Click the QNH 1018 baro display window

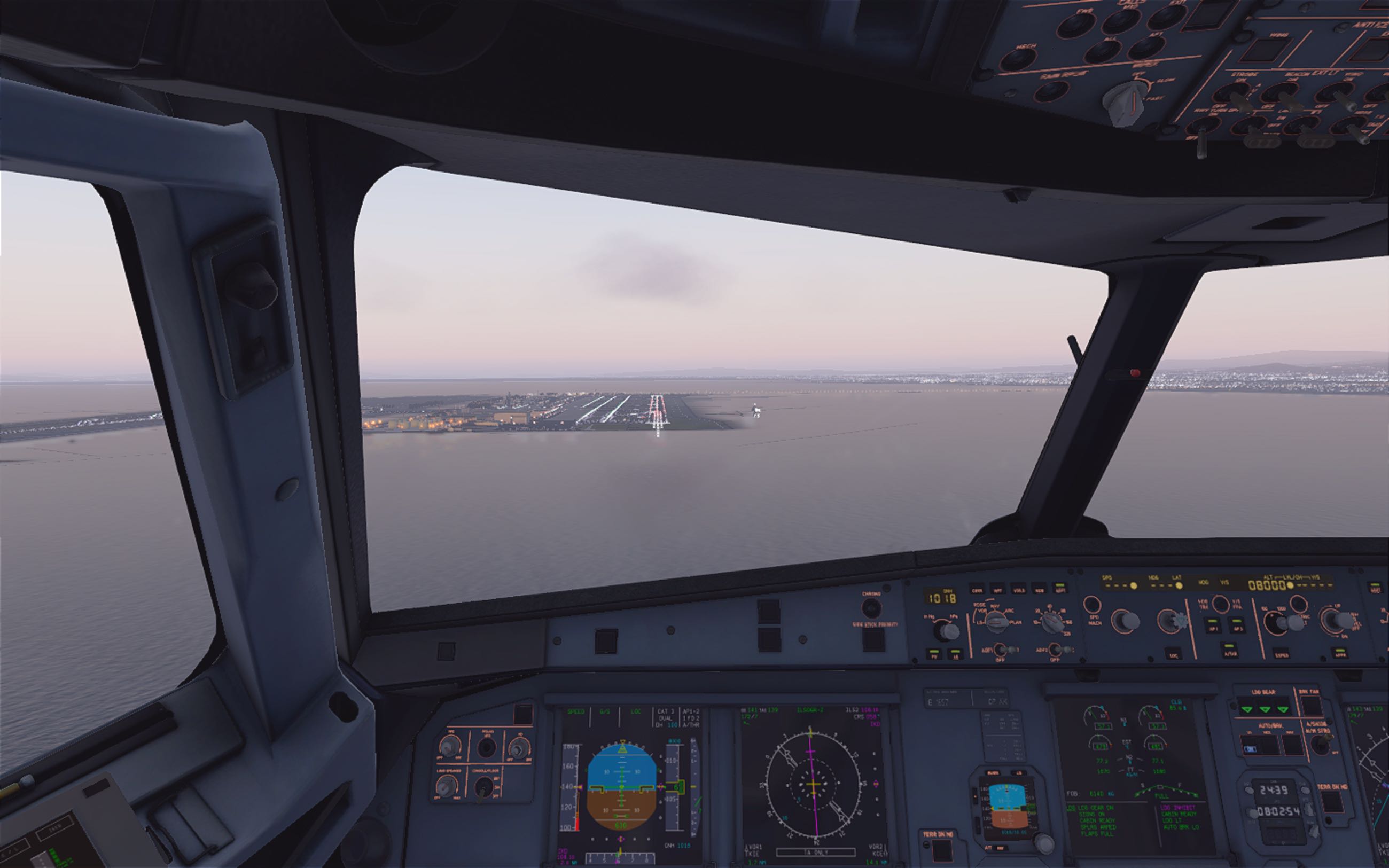tap(940, 598)
